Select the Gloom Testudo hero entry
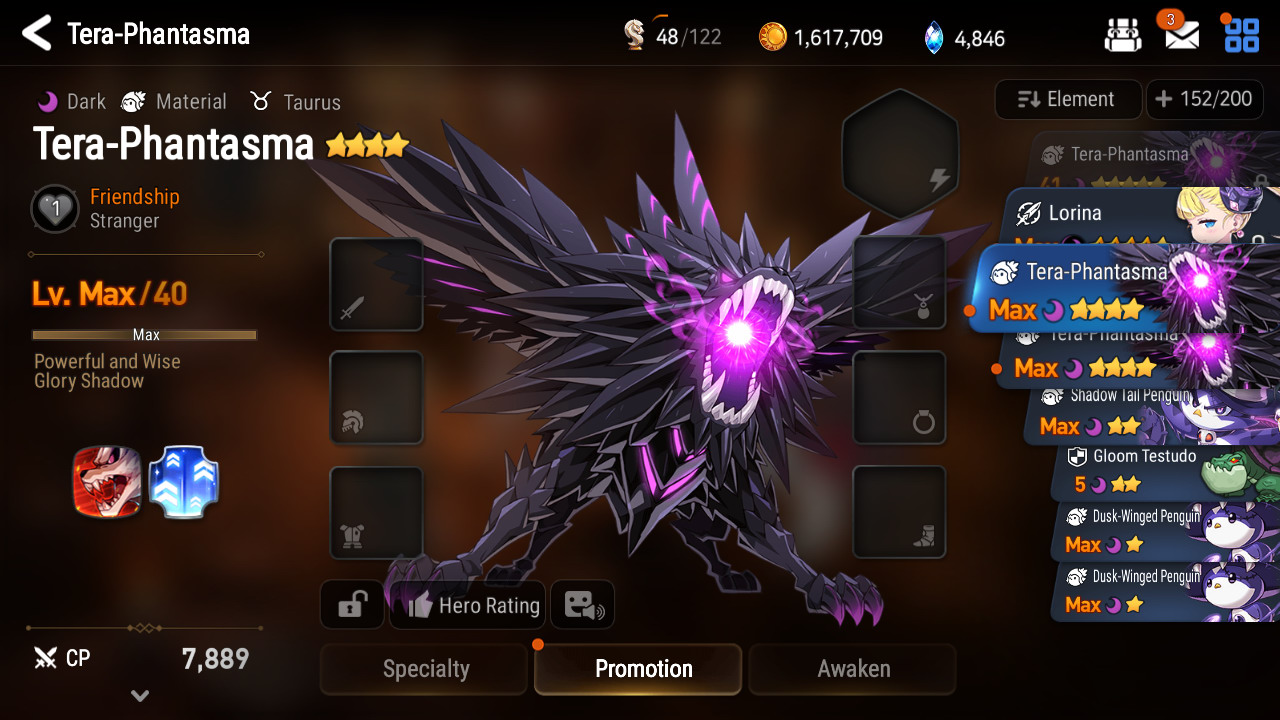 [x=1140, y=470]
